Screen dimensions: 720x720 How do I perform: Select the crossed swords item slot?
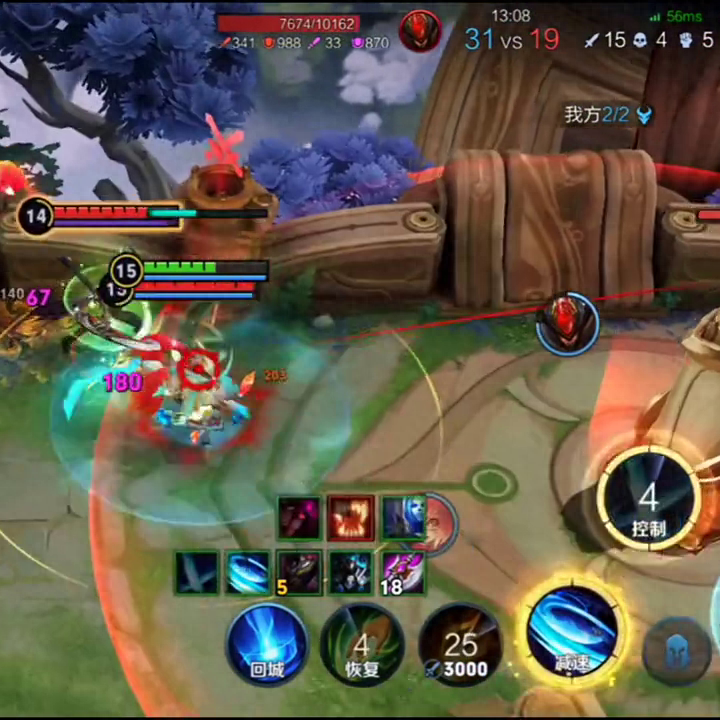click(x=196, y=573)
